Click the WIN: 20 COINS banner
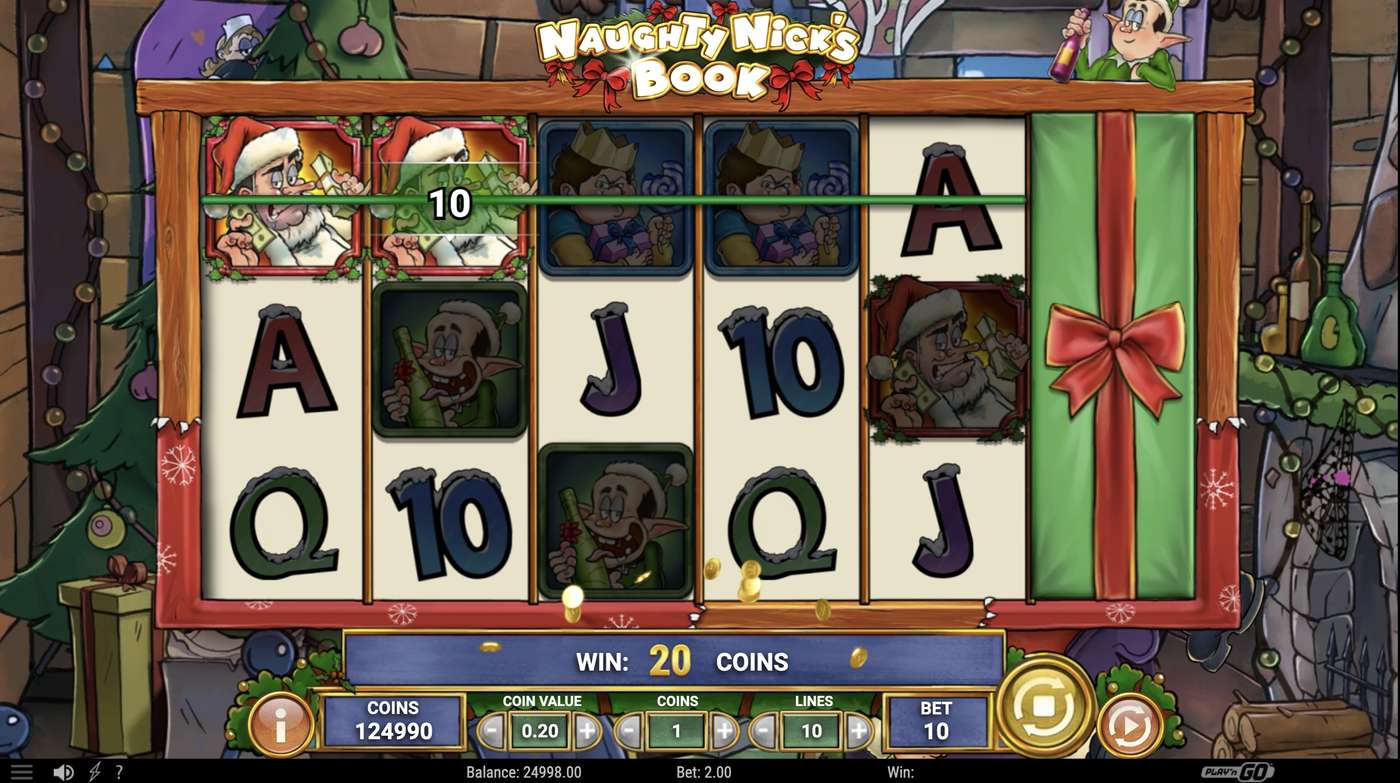The image size is (1400, 783). coord(680,661)
